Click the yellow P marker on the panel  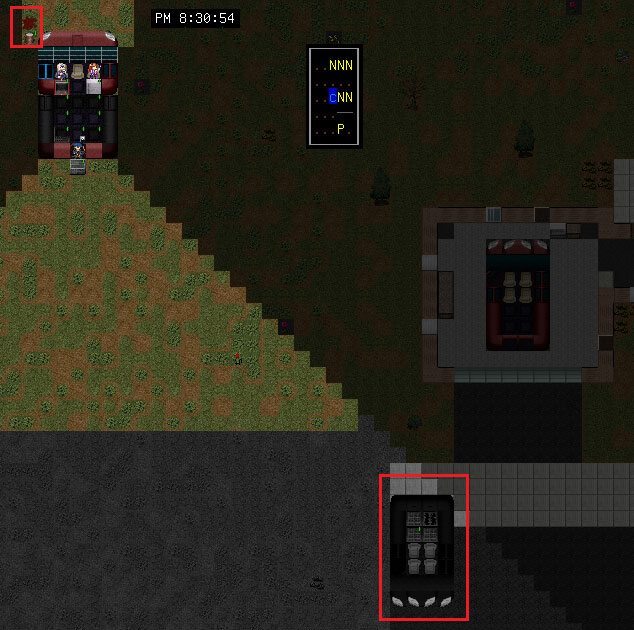(341, 129)
